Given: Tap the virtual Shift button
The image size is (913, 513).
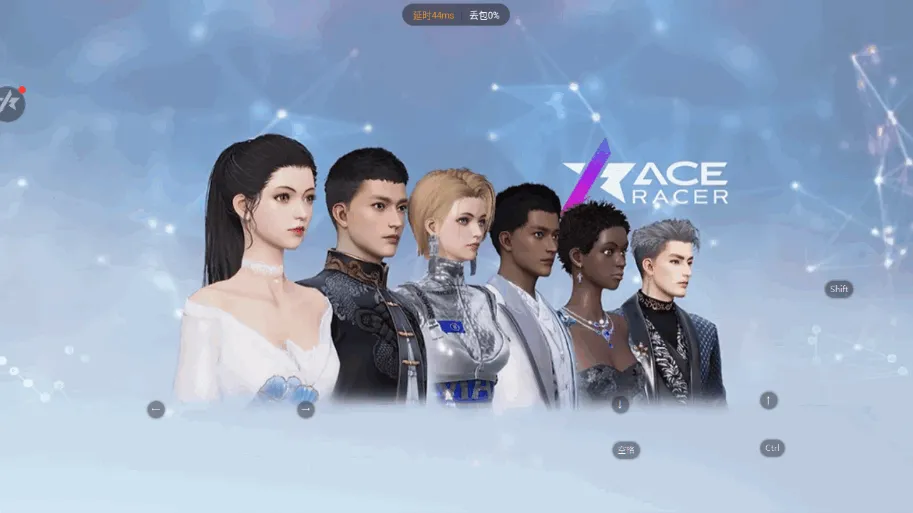Looking at the screenshot, I should coord(839,289).
